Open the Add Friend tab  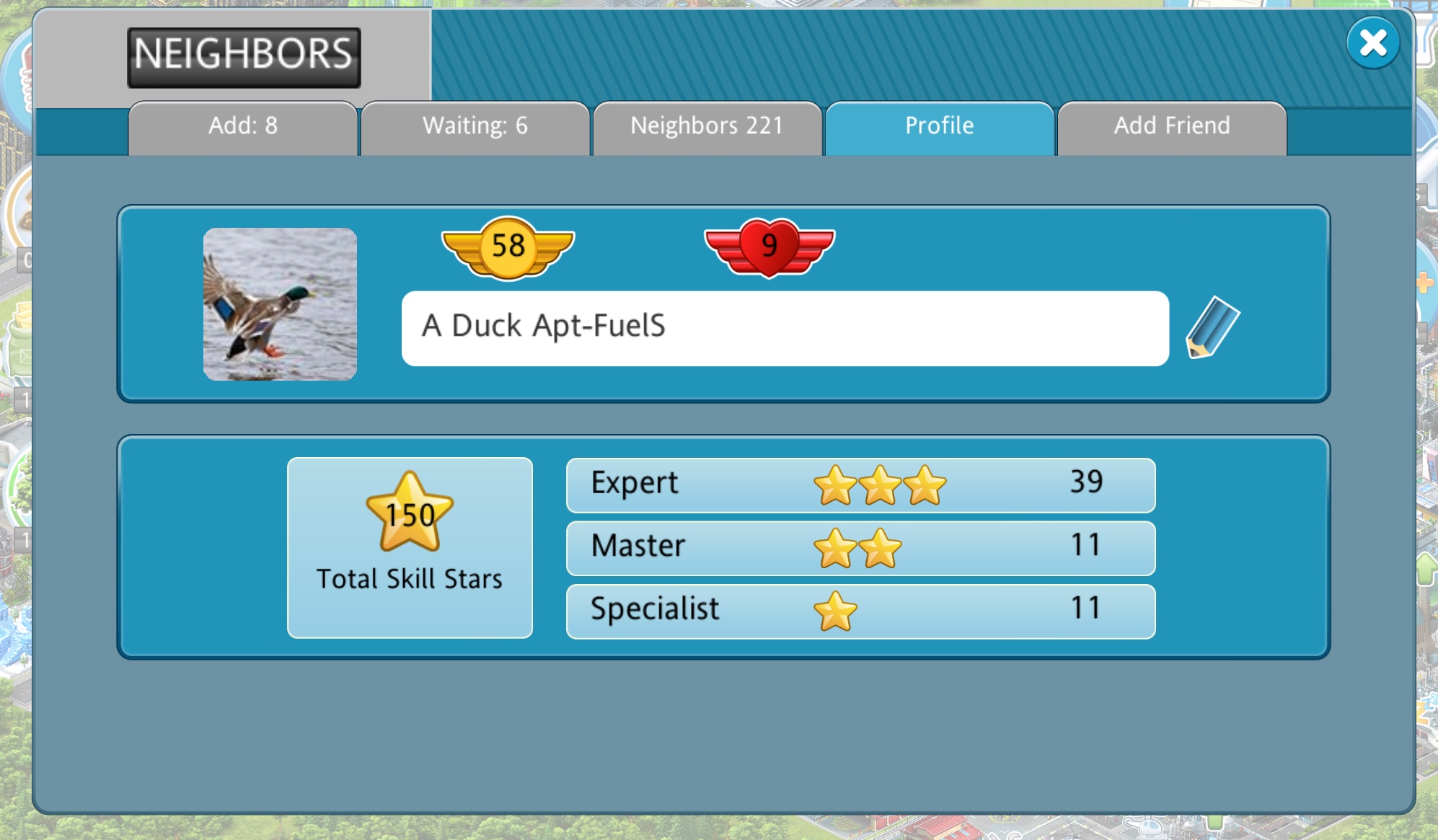pos(1171,127)
